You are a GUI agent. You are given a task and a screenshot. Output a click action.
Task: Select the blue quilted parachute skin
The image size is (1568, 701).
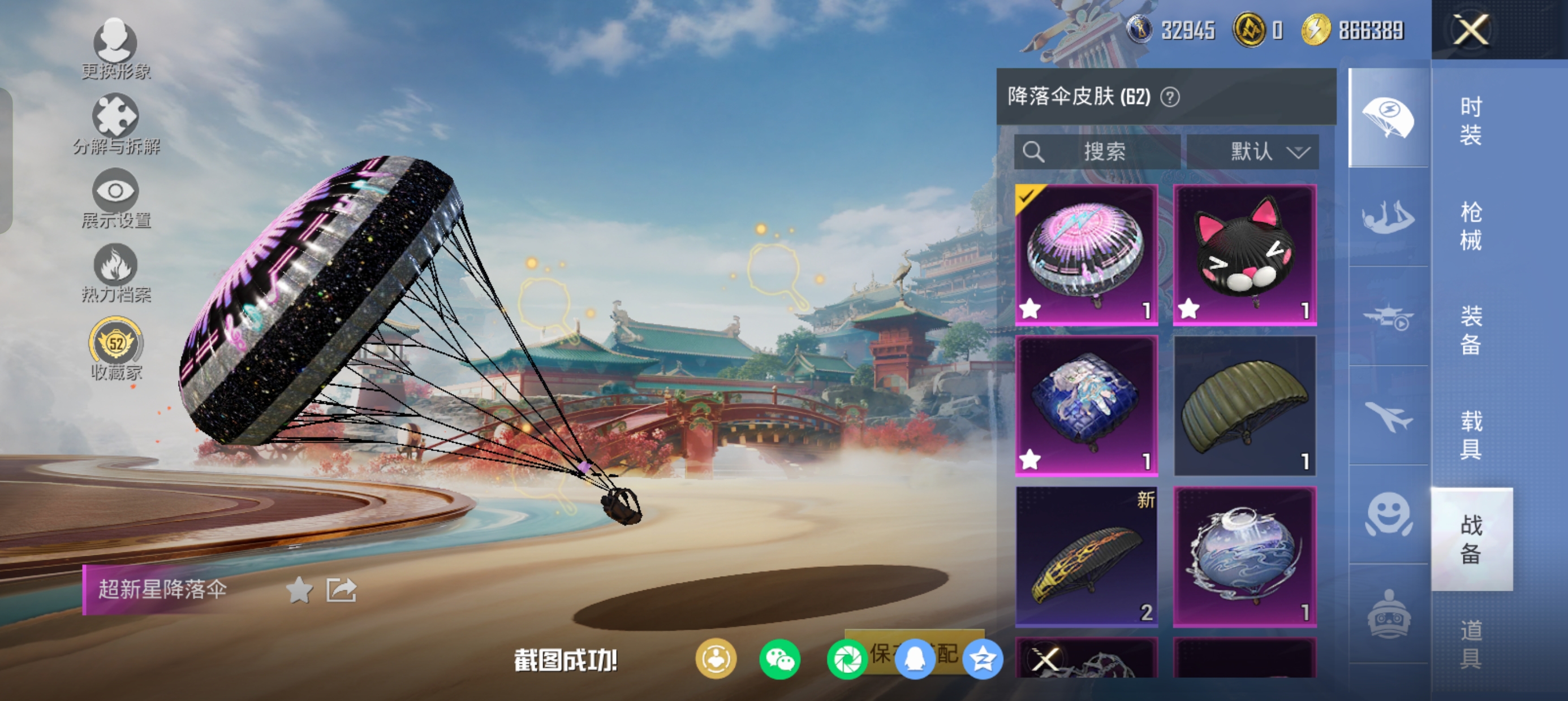[x=1087, y=405]
